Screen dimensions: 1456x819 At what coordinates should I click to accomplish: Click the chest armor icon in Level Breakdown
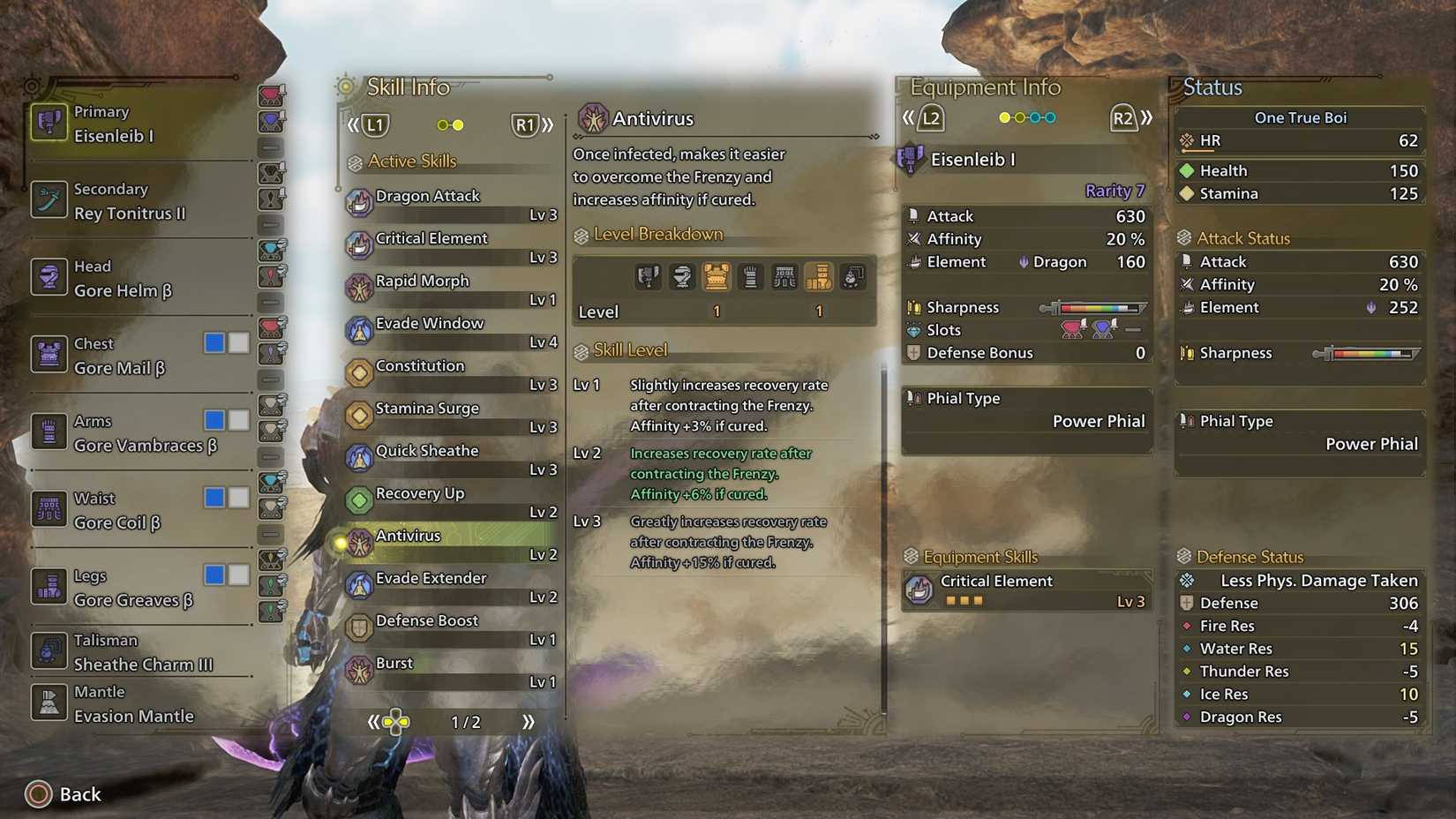tap(717, 276)
